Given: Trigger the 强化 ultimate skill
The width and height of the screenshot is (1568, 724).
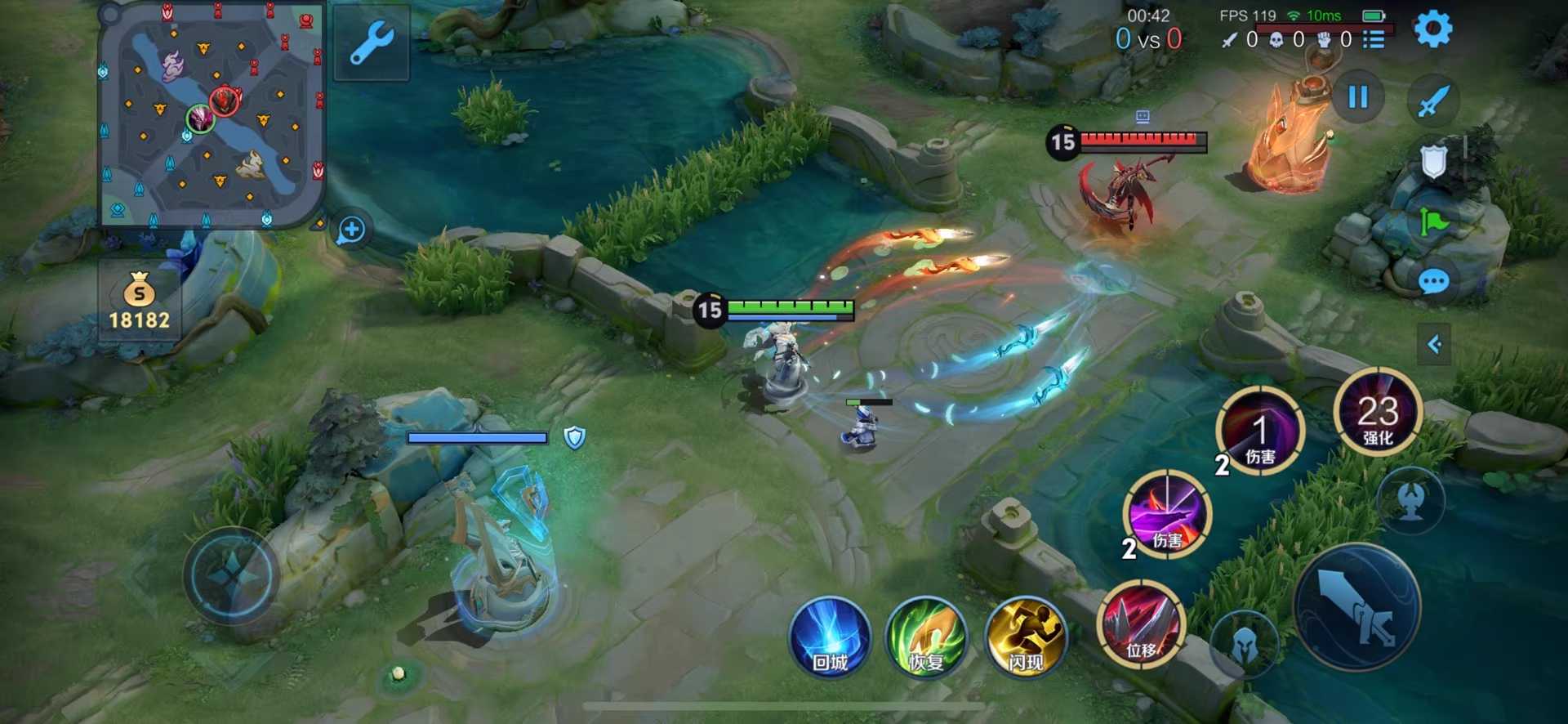Looking at the screenshot, I should click(x=1378, y=413).
